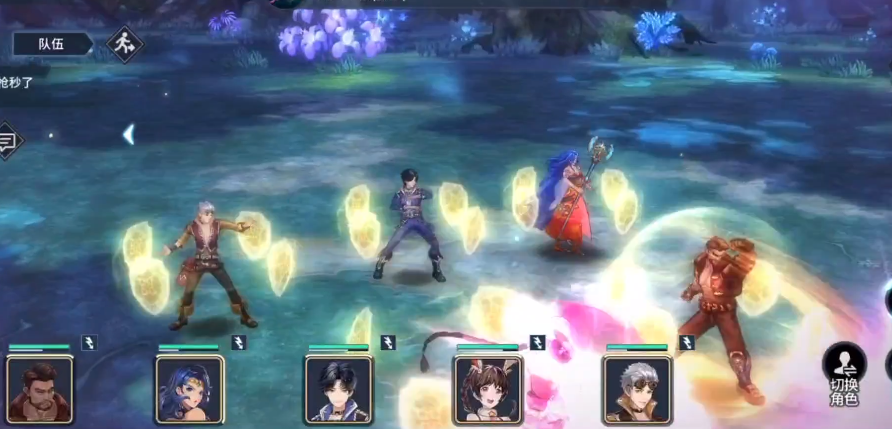Select the black-haired young man portrait
Image resolution: width=892 pixels, height=429 pixels.
[339, 390]
